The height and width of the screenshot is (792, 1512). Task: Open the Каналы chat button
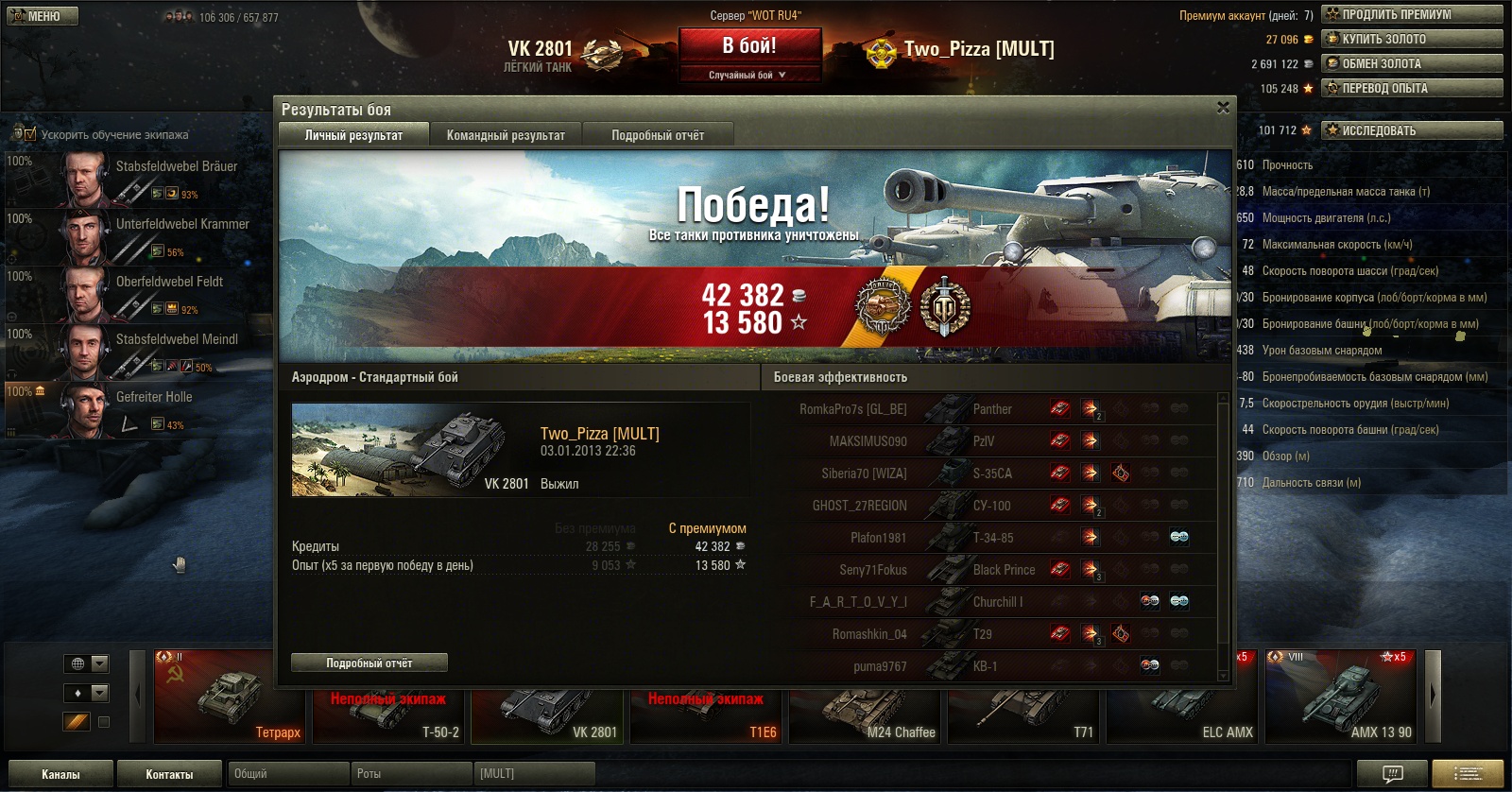(60, 774)
